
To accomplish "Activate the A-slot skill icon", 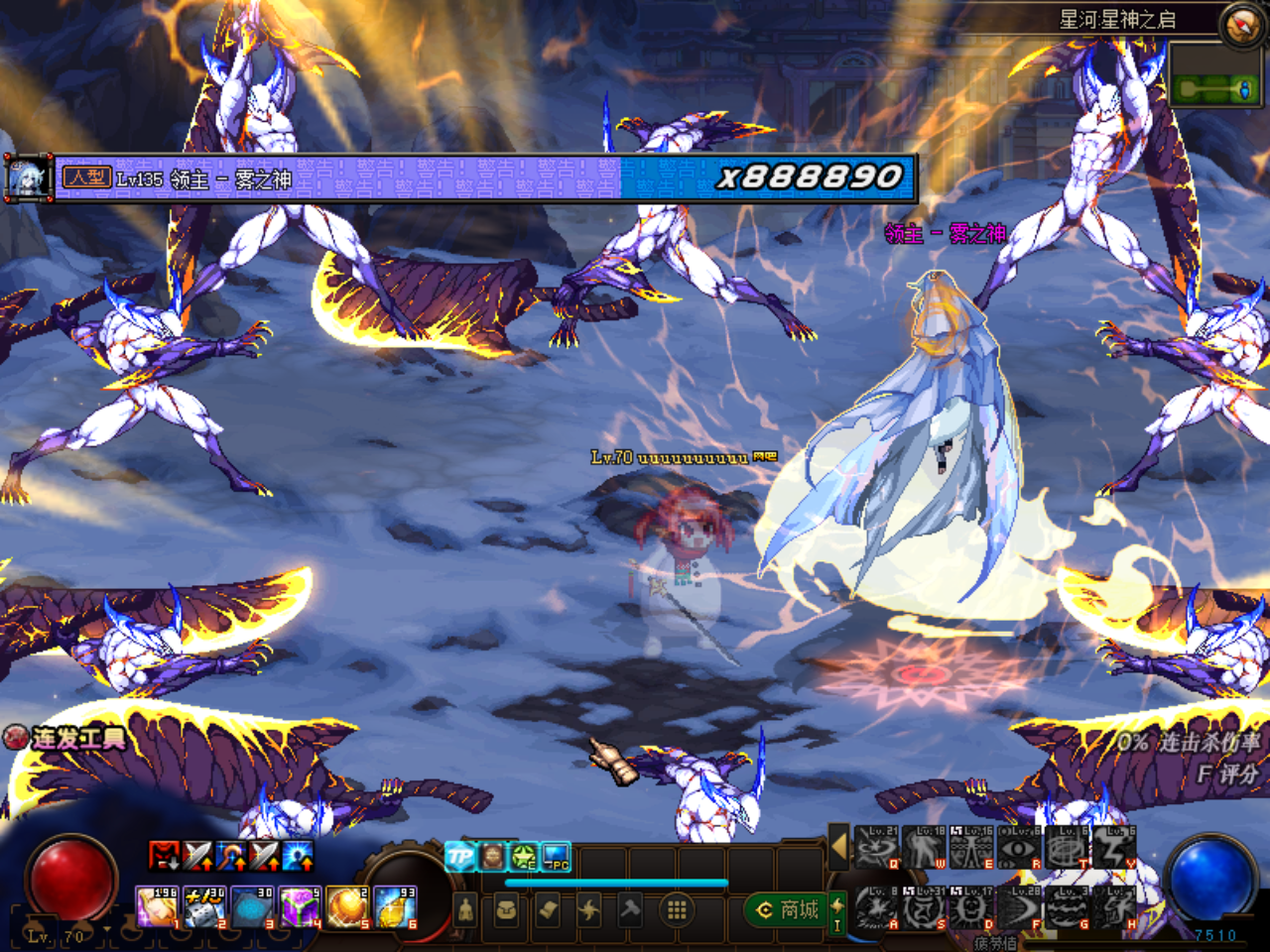I will click(877, 905).
